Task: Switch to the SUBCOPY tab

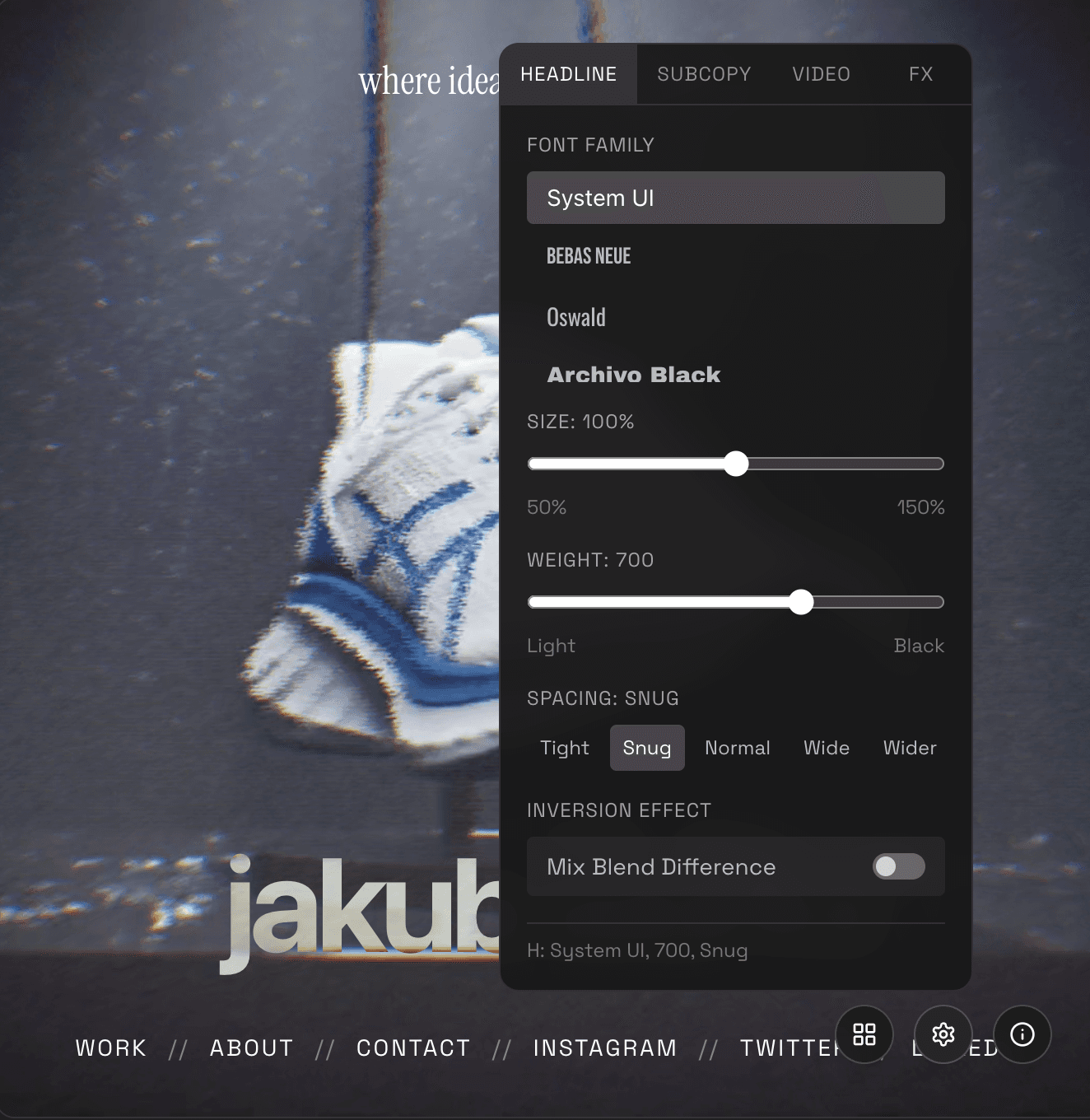Action: (704, 74)
